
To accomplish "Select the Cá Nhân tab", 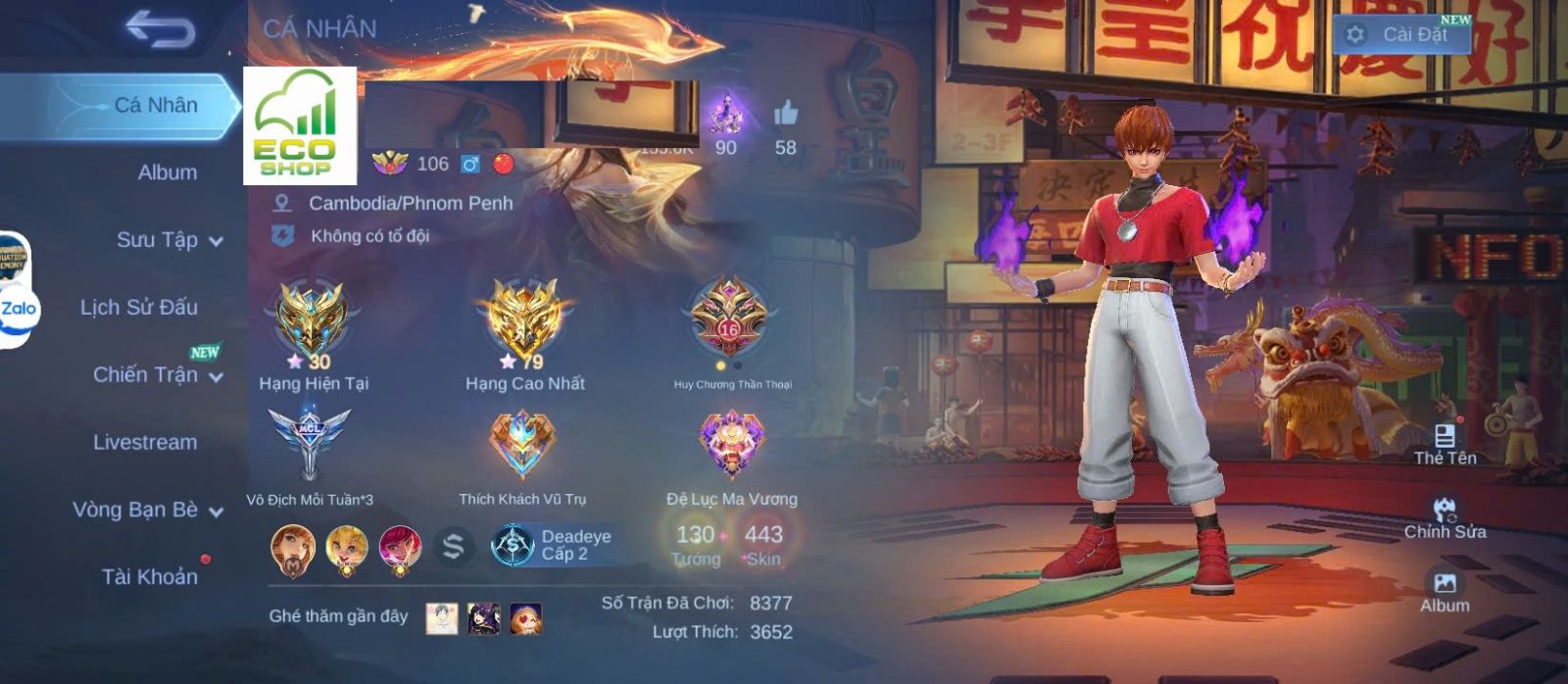I will coord(155,105).
